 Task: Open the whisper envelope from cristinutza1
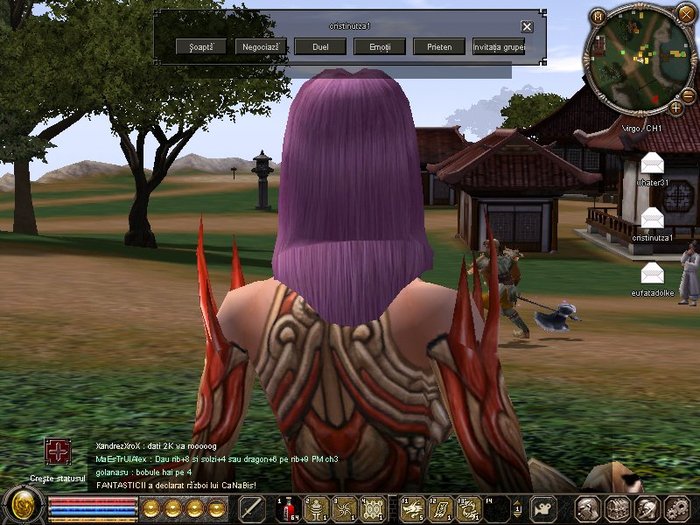tap(652, 217)
